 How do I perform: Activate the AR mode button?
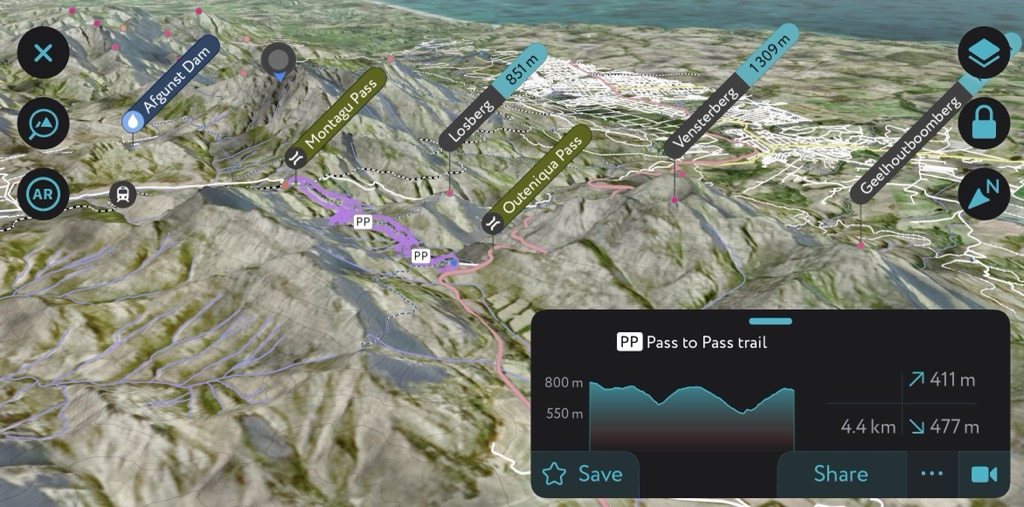pyautogui.click(x=43, y=195)
